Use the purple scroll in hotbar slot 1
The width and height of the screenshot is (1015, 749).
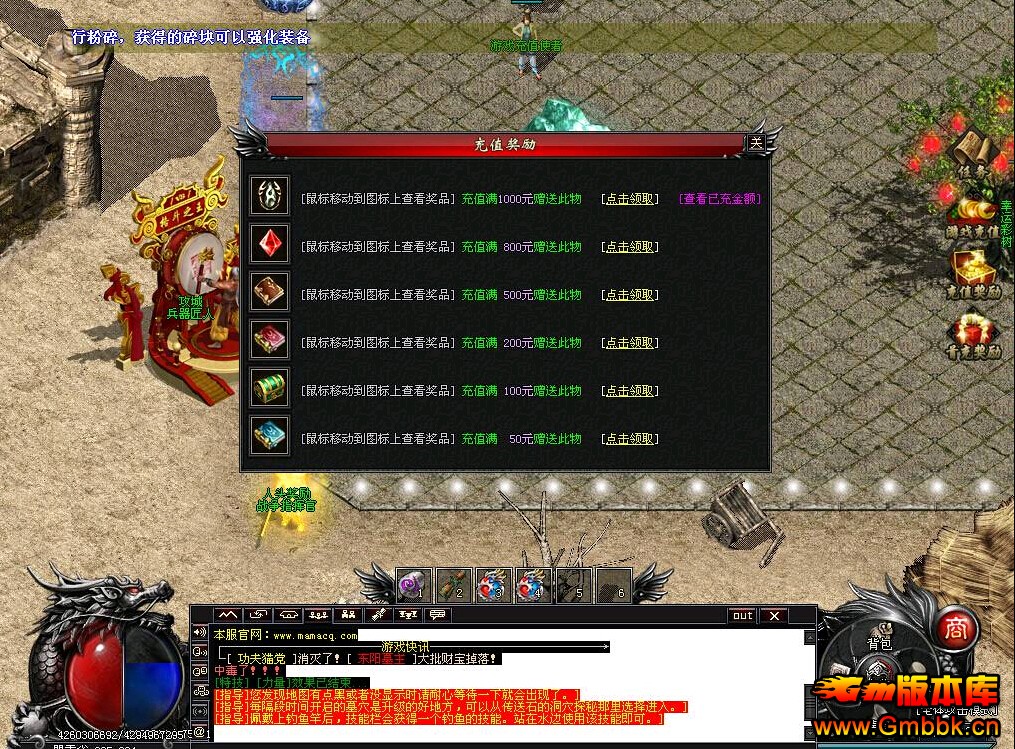pyautogui.click(x=414, y=586)
